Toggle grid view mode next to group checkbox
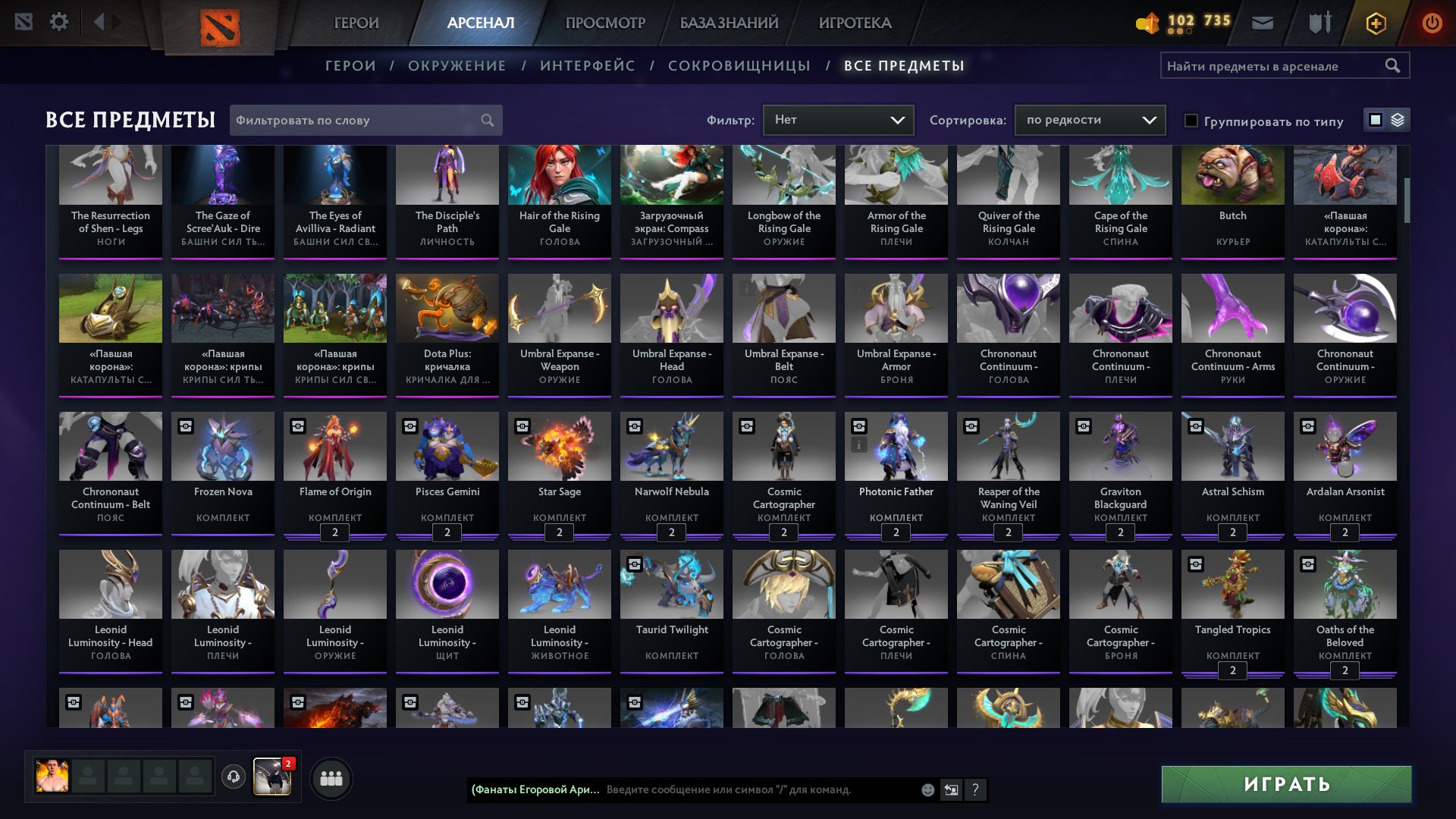This screenshot has height=819, width=1456. 1375,120
